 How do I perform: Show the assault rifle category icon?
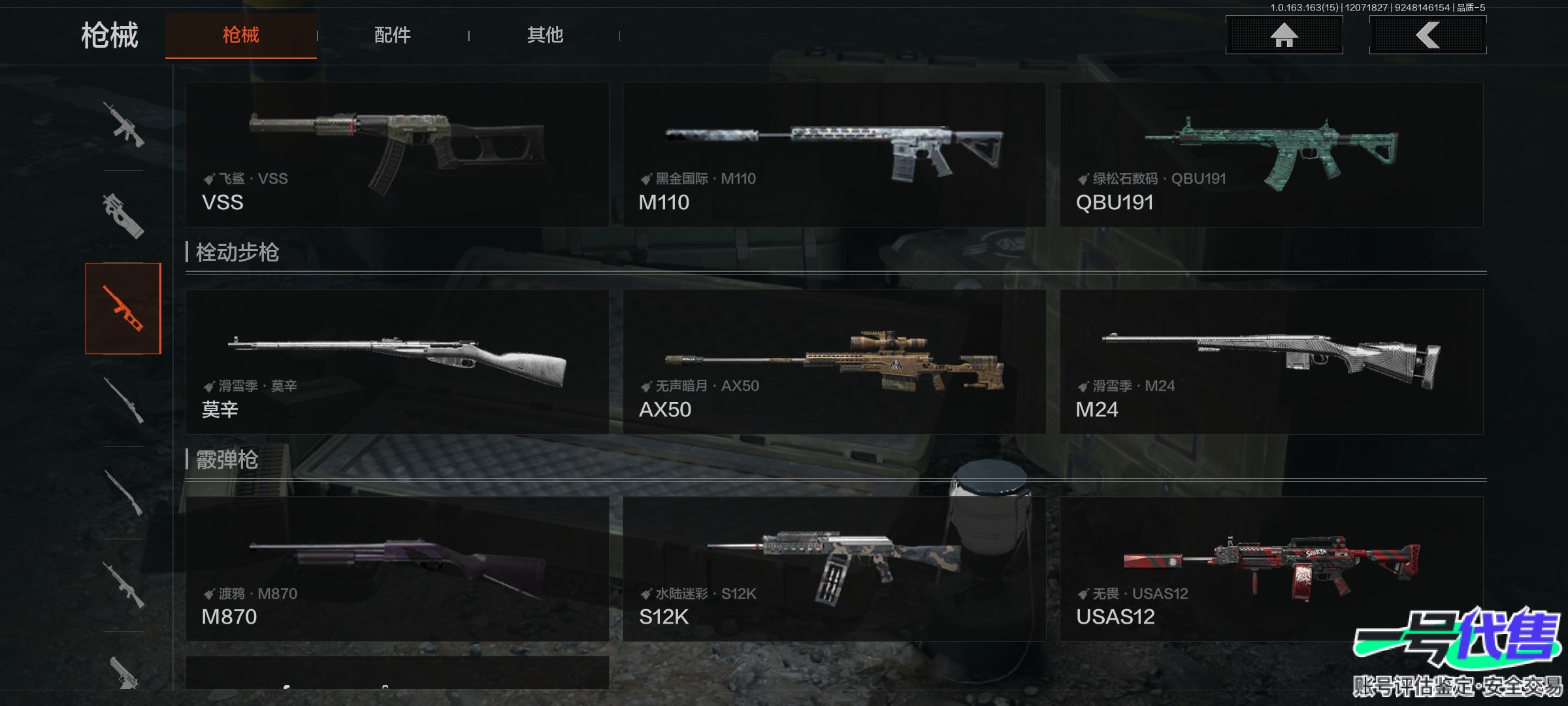pos(123,124)
